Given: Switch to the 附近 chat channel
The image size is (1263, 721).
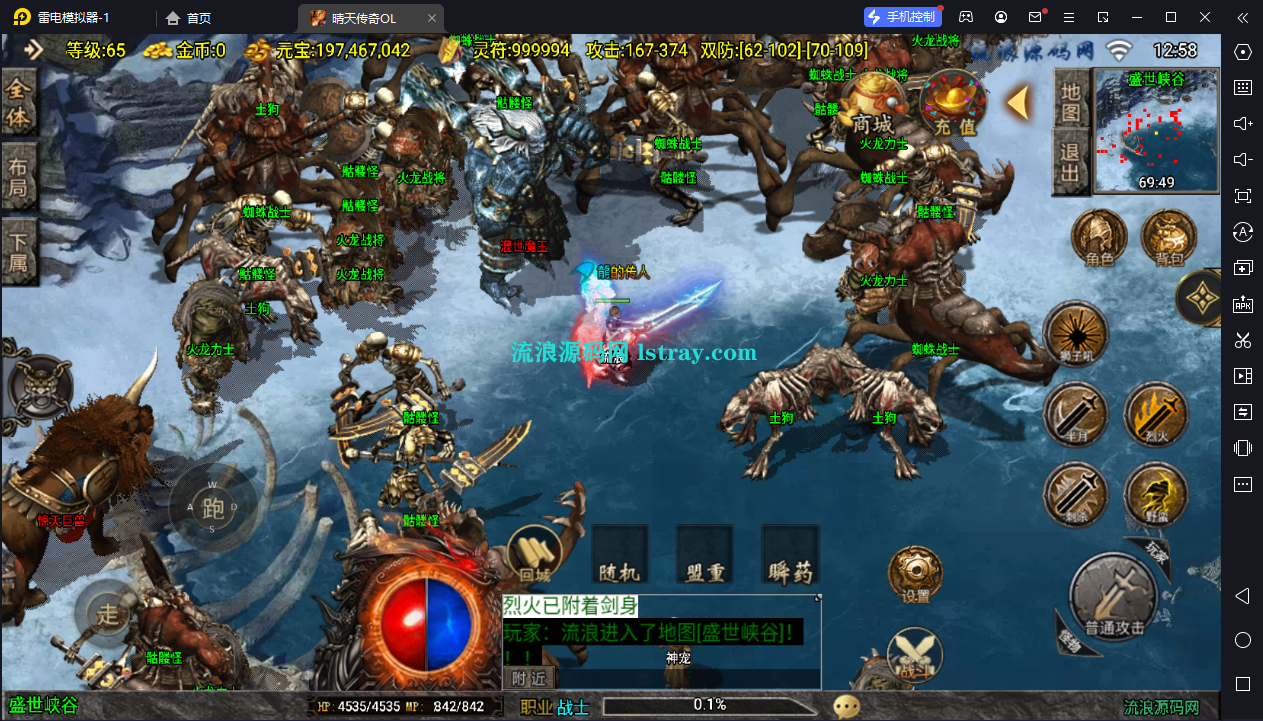Looking at the screenshot, I should [x=529, y=678].
